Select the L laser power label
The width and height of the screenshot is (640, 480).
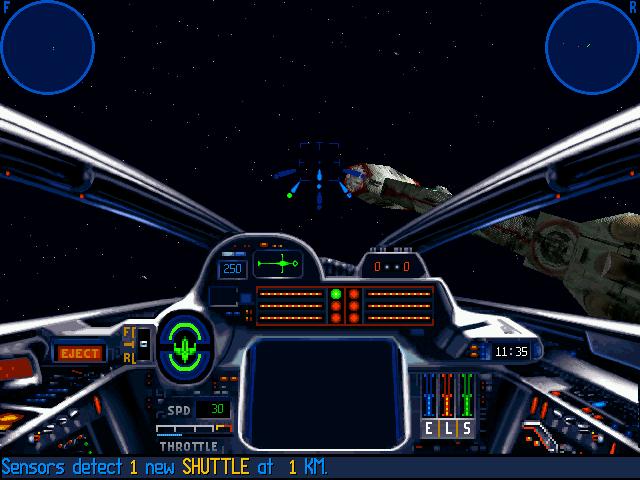(x=448, y=428)
